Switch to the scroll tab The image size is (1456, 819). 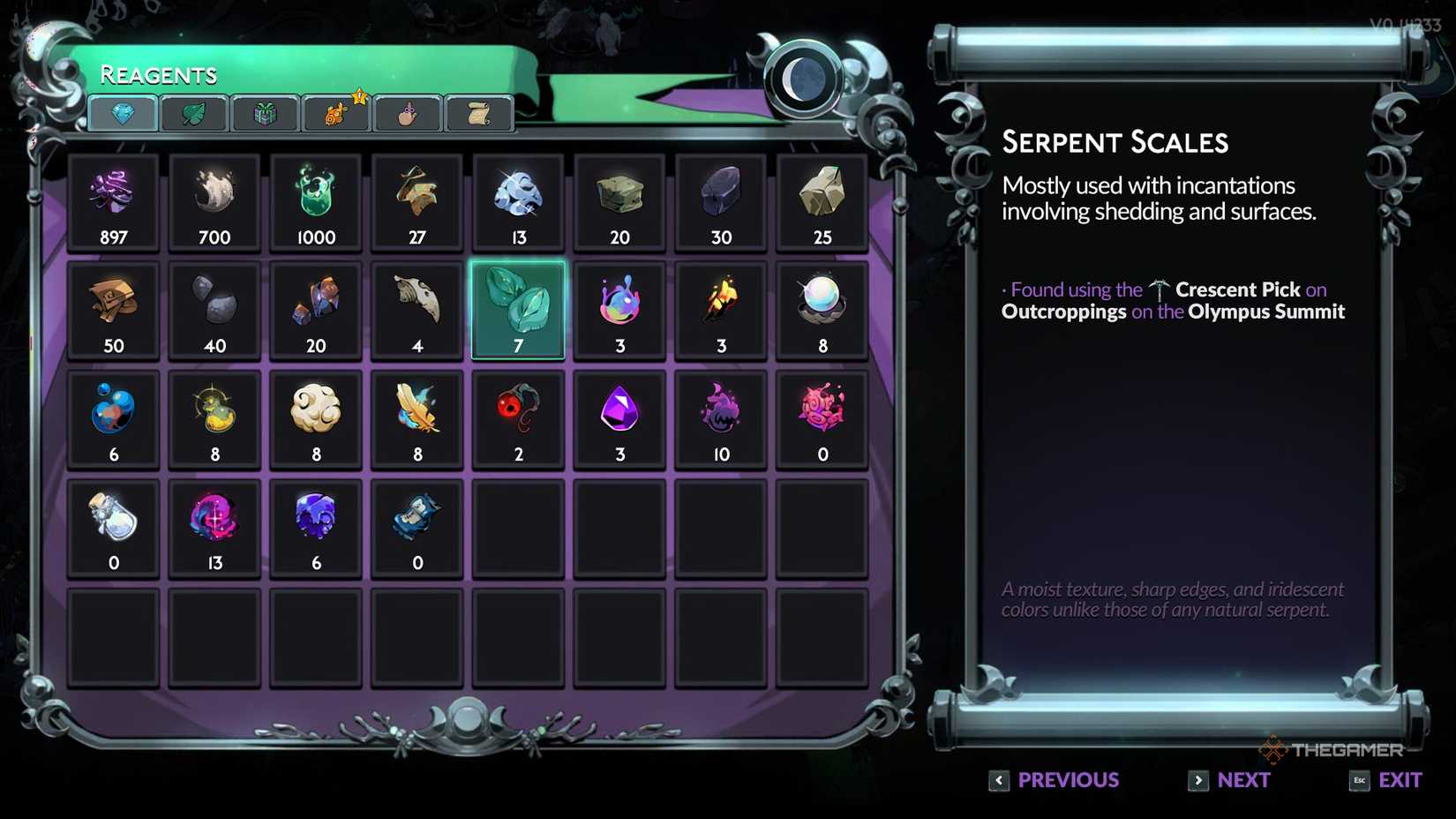pos(479,113)
